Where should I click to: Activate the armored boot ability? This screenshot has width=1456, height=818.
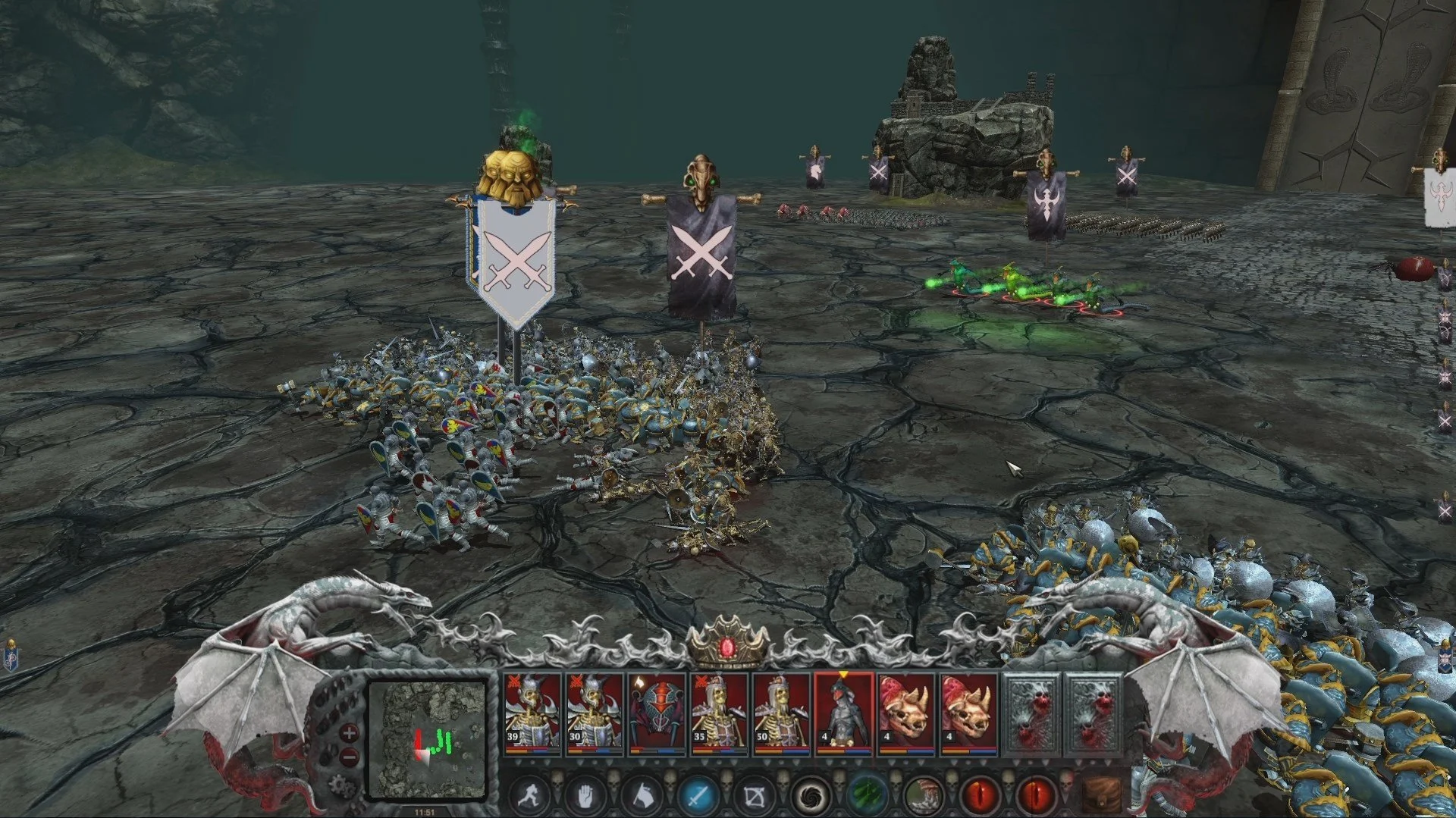923,796
